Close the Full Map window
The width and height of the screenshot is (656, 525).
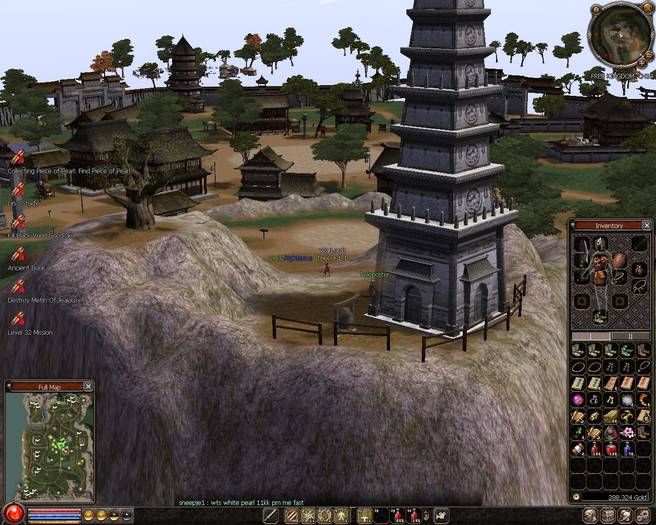click(88, 385)
